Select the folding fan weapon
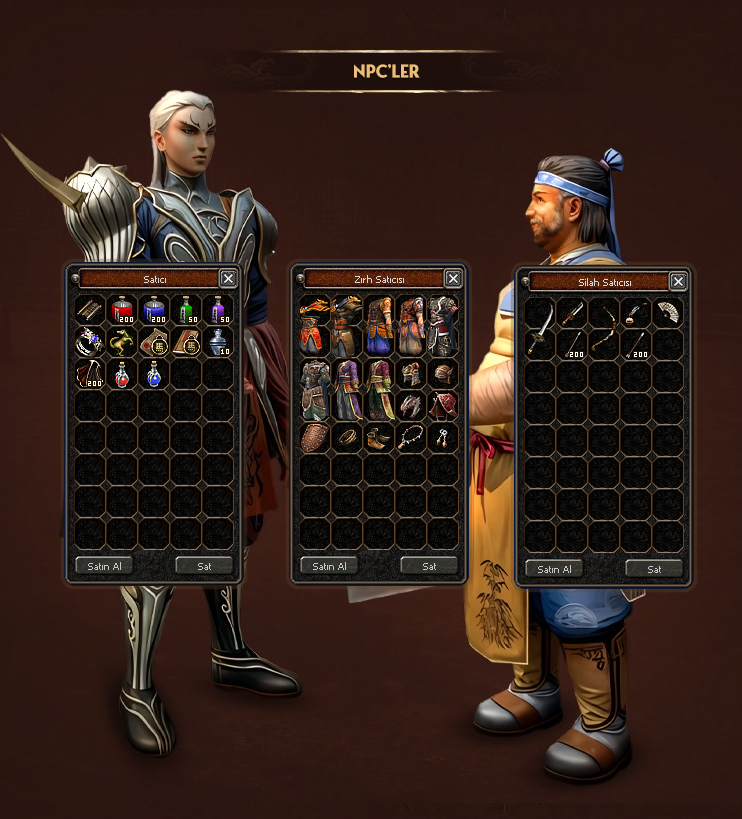The width and height of the screenshot is (742, 819). [668, 314]
